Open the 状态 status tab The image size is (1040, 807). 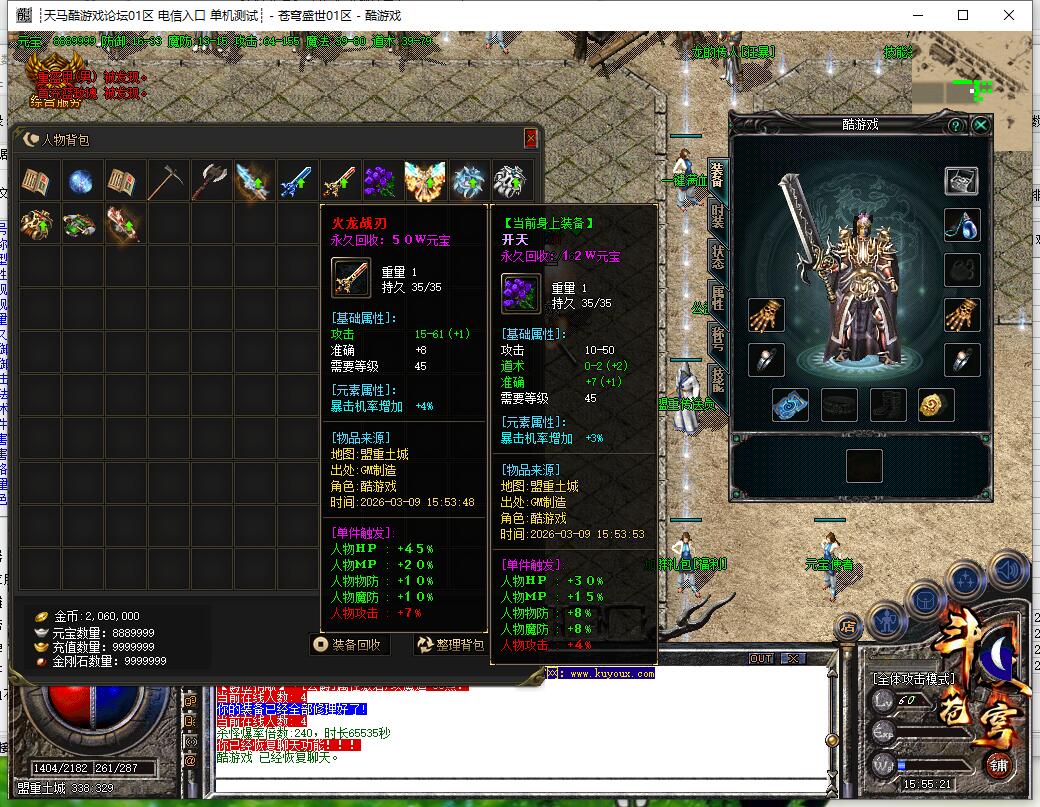point(717,259)
